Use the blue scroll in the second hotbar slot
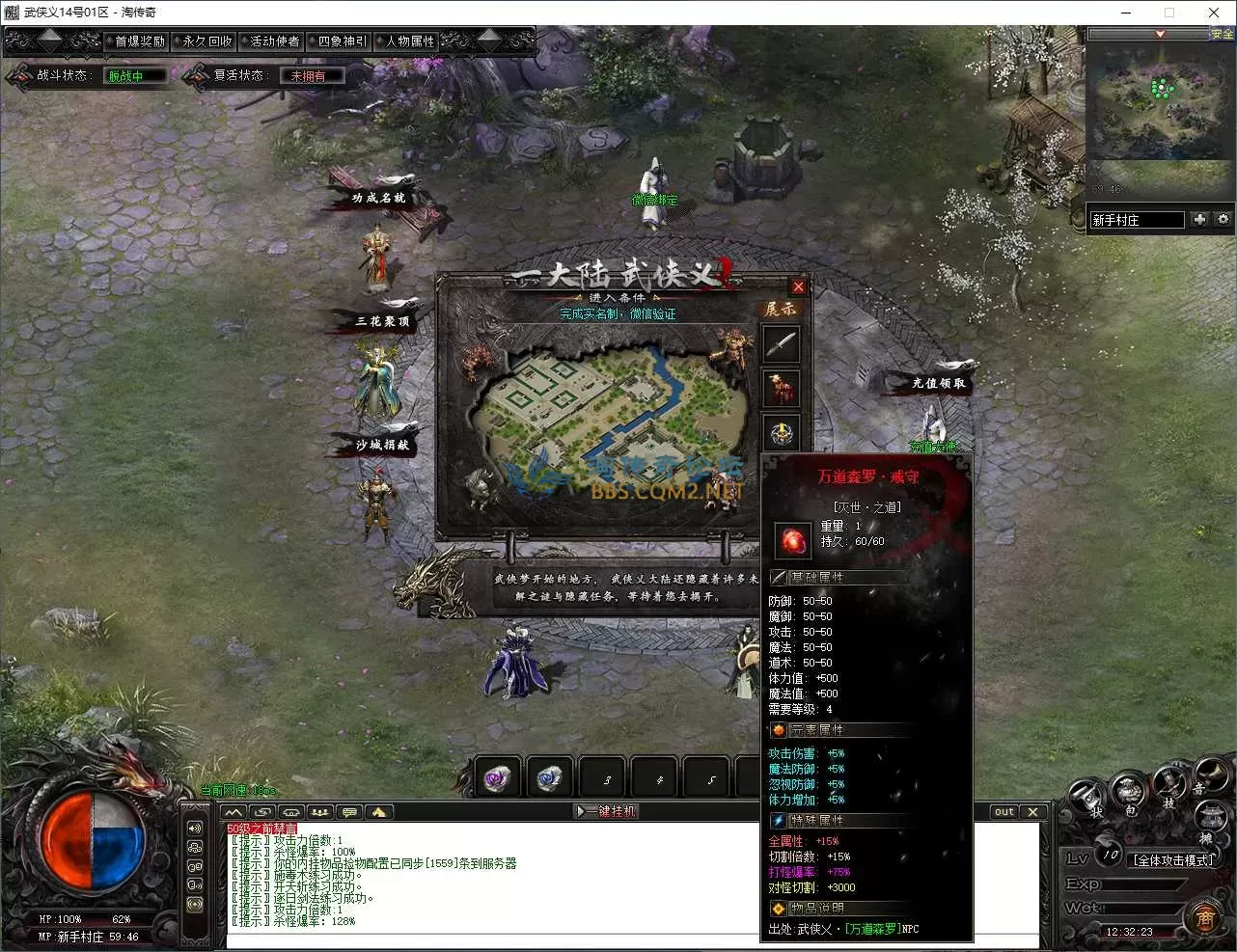Viewport: 1237px width, 952px height. (550, 778)
